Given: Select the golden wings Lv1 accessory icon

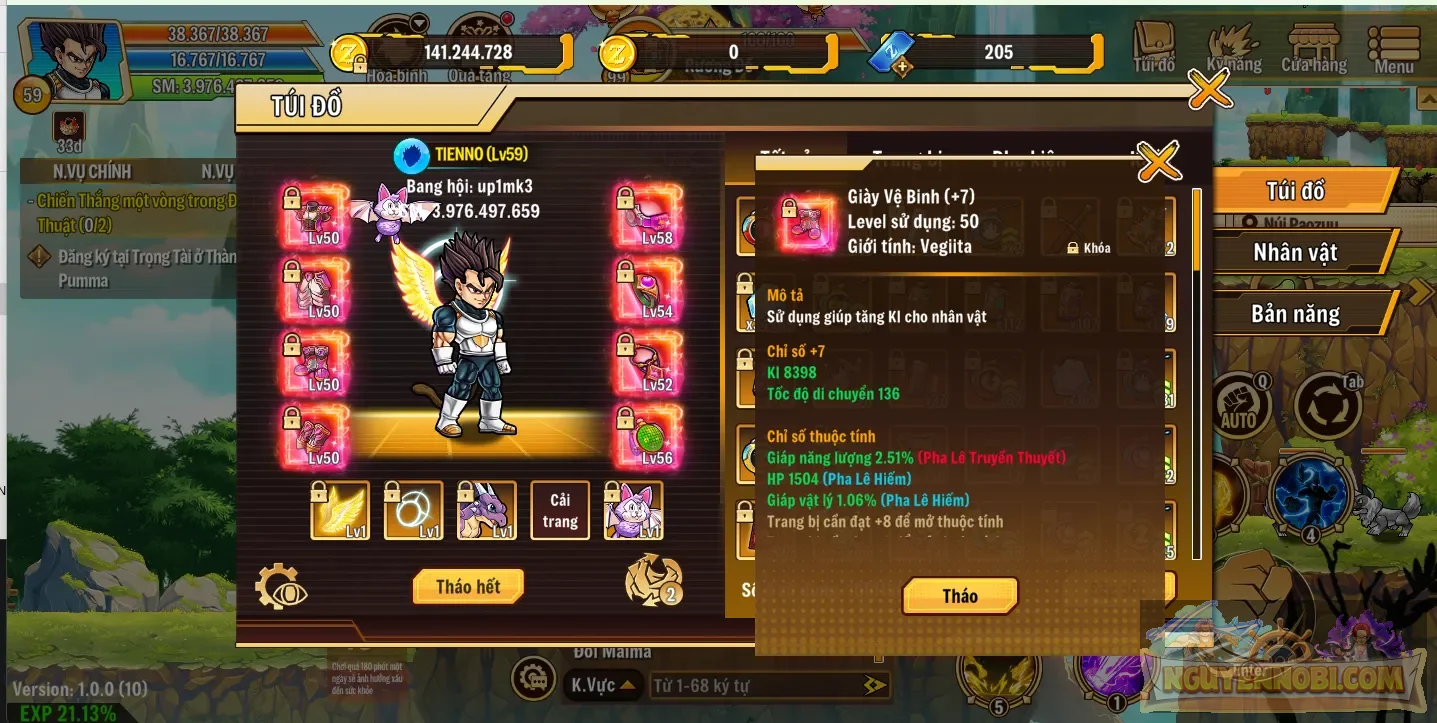Looking at the screenshot, I should [340, 510].
